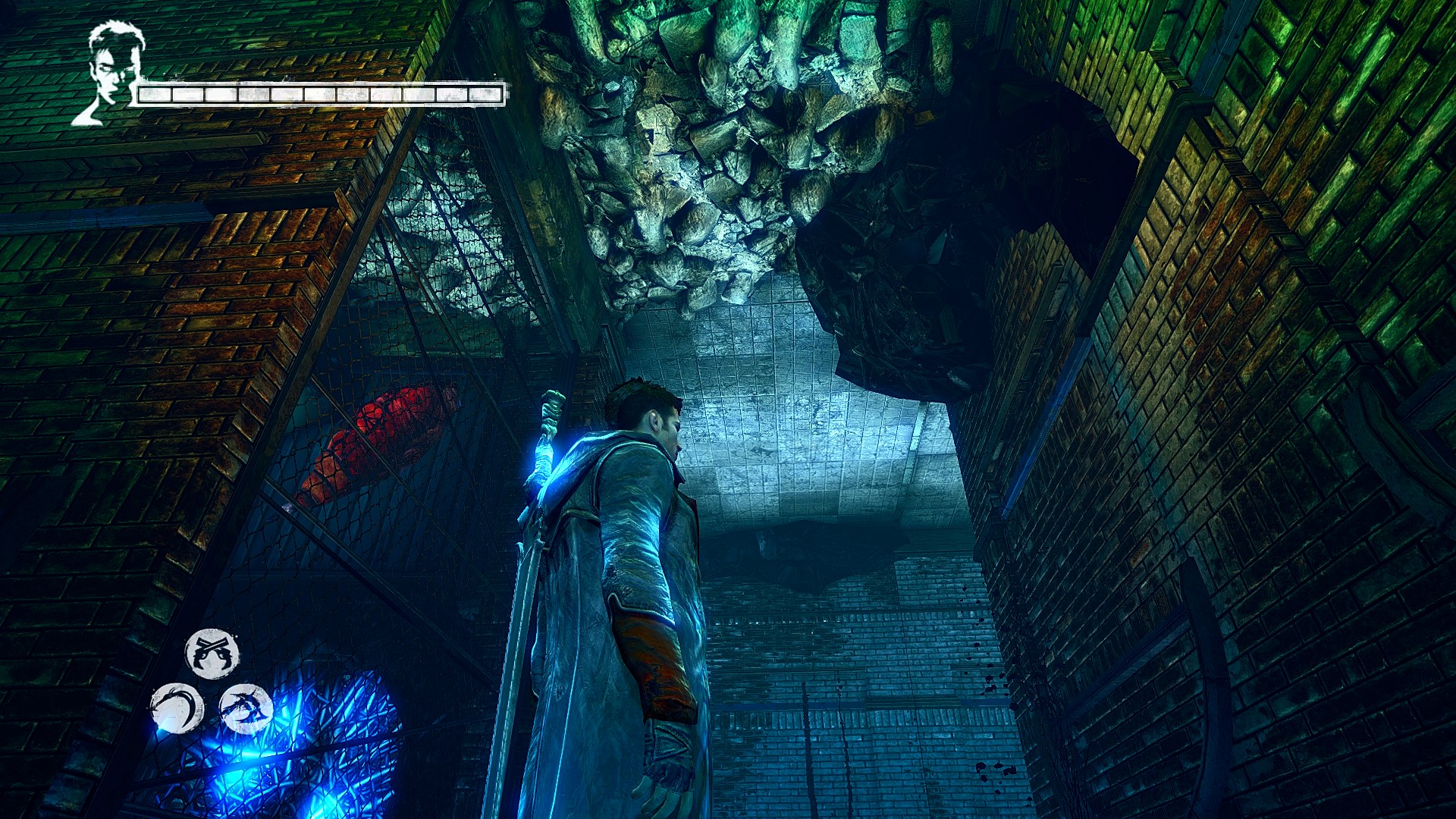Image resolution: width=1456 pixels, height=819 pixels.
Task: Click the character portrait icon
Action: click(x=111, y=72)
